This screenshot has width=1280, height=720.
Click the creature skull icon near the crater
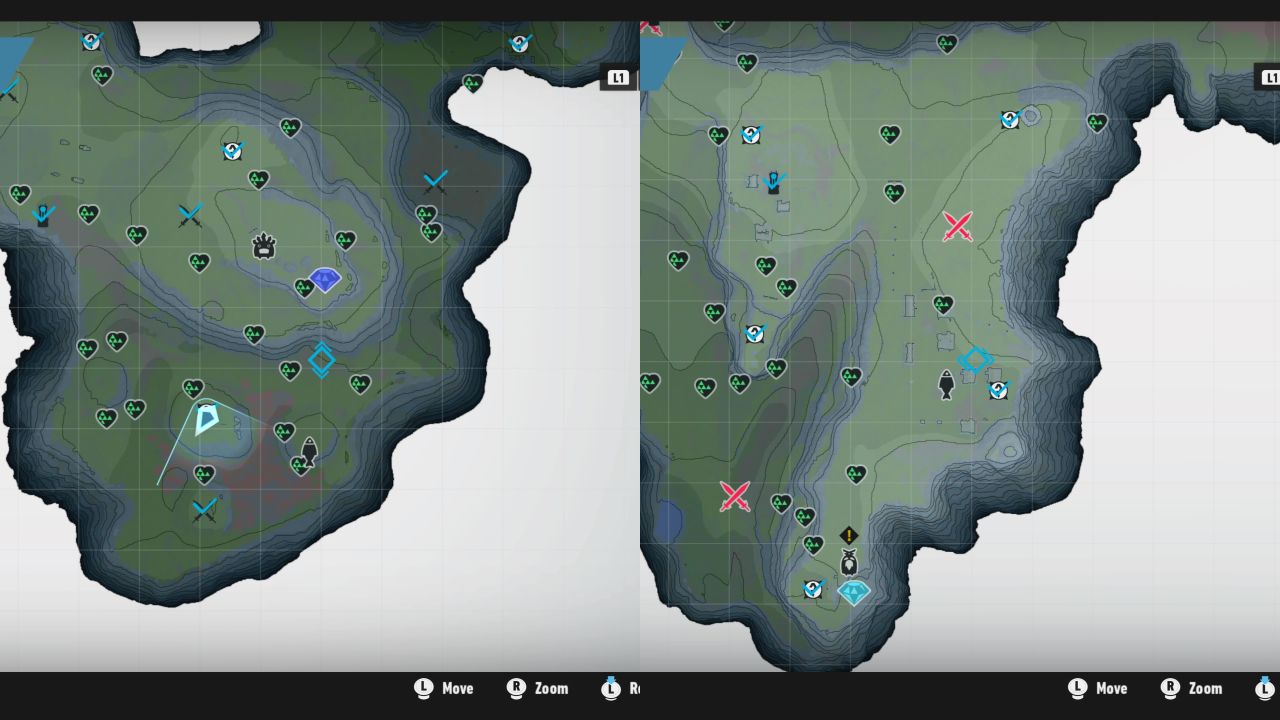pyautogui.click(x=262, y=243)
